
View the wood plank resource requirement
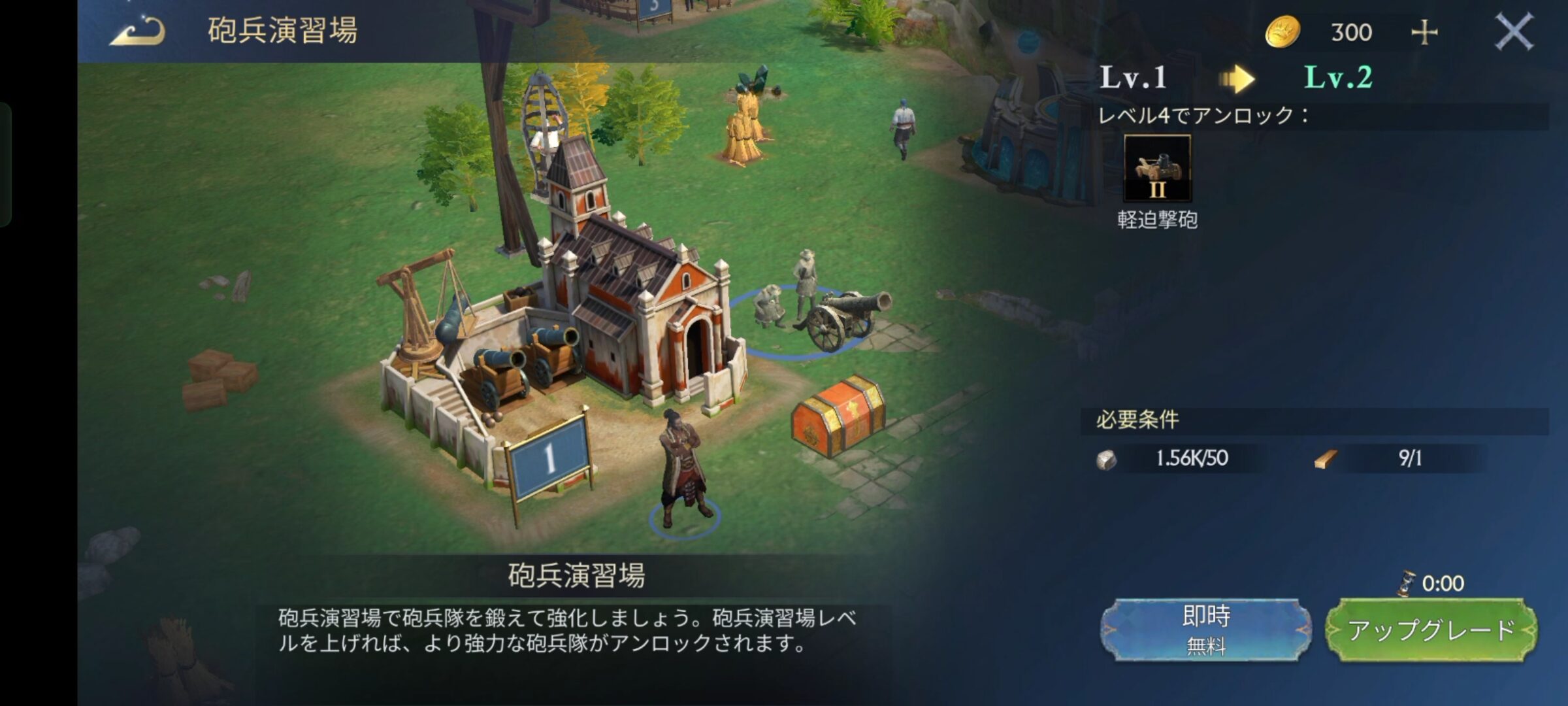tap(1325, 460)
